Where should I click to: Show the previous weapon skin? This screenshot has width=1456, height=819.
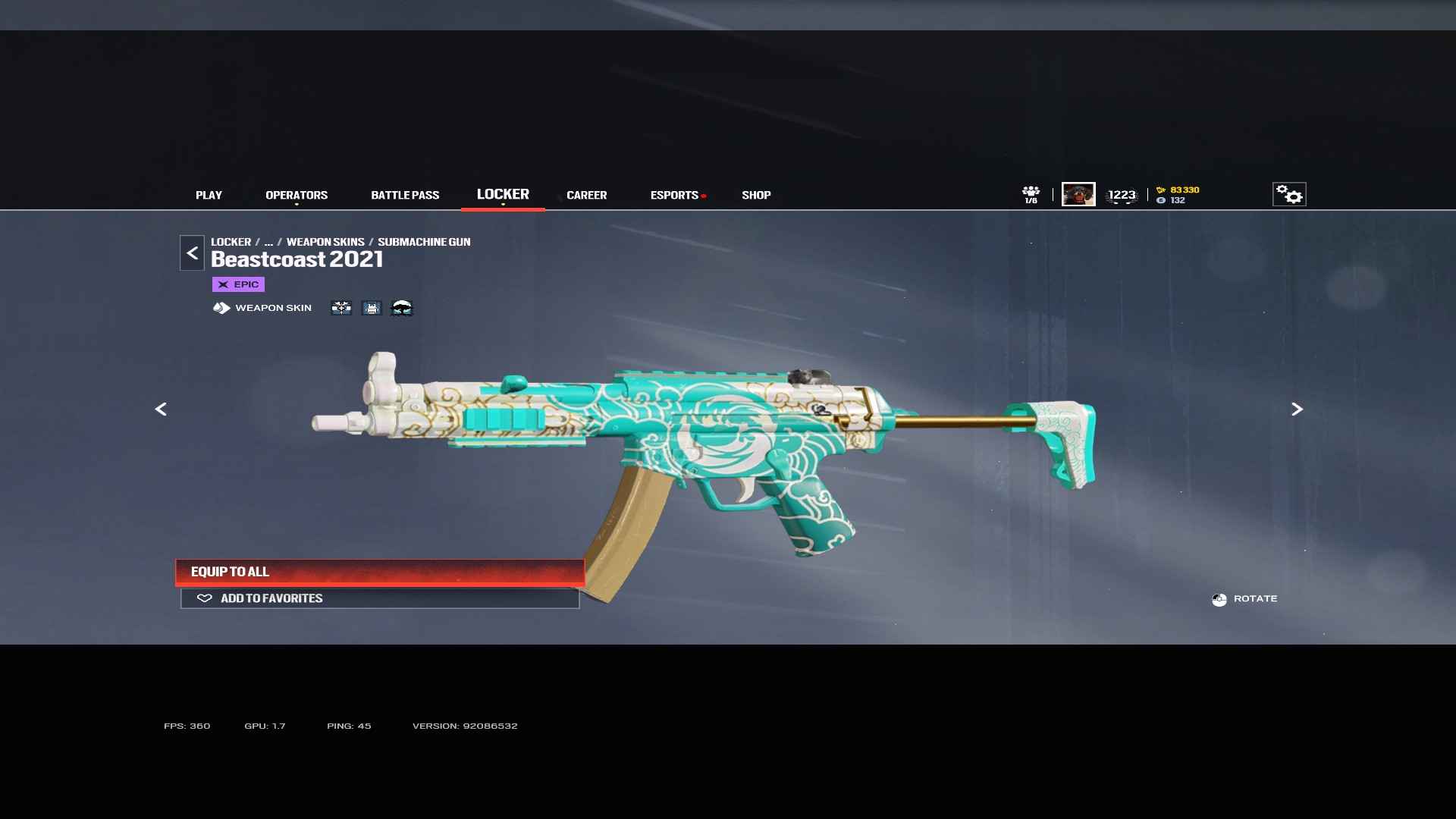[x=161, y=409]
